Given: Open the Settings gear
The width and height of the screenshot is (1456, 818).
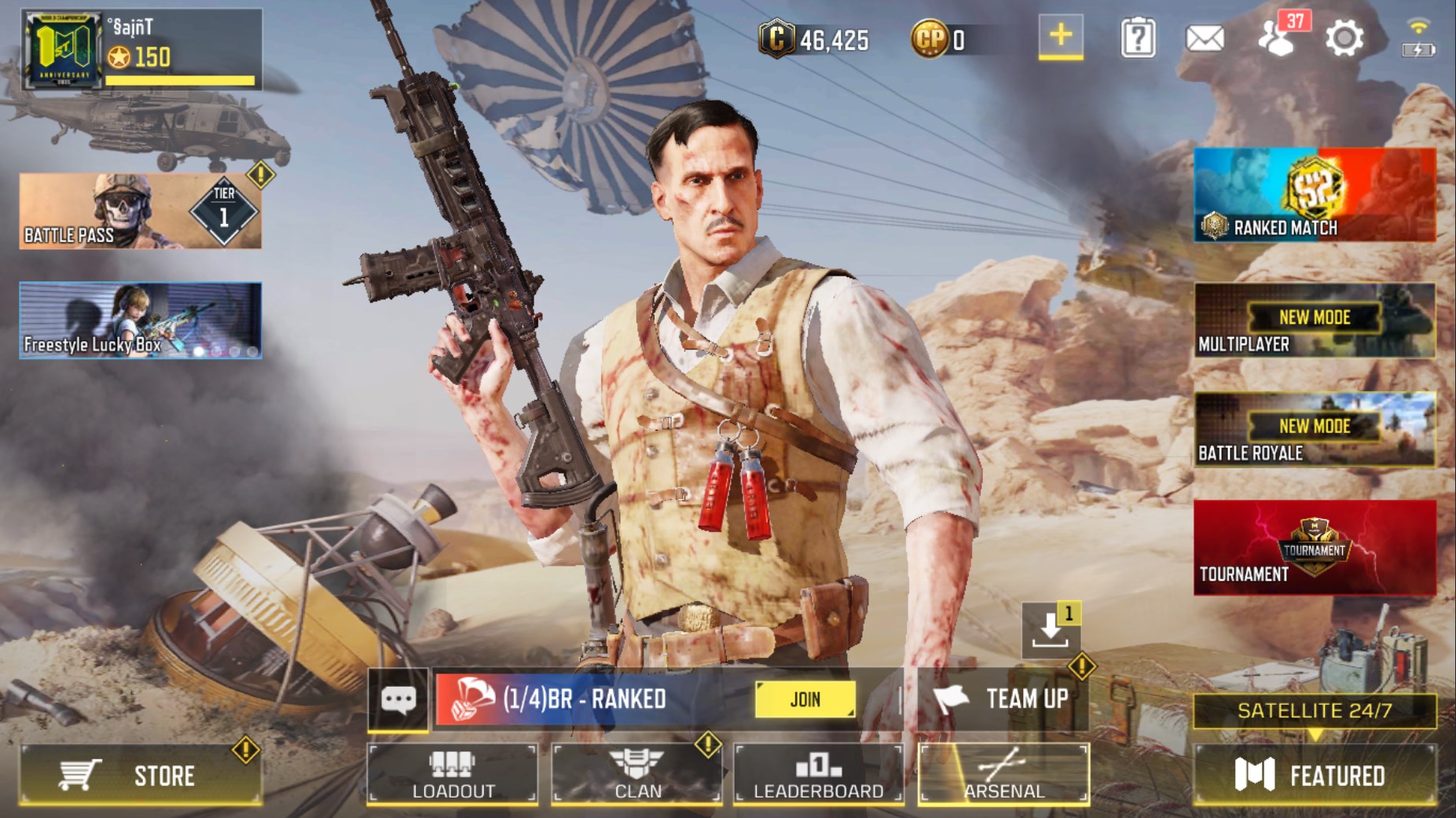Looking at the screenshot, I should 1344,38.
